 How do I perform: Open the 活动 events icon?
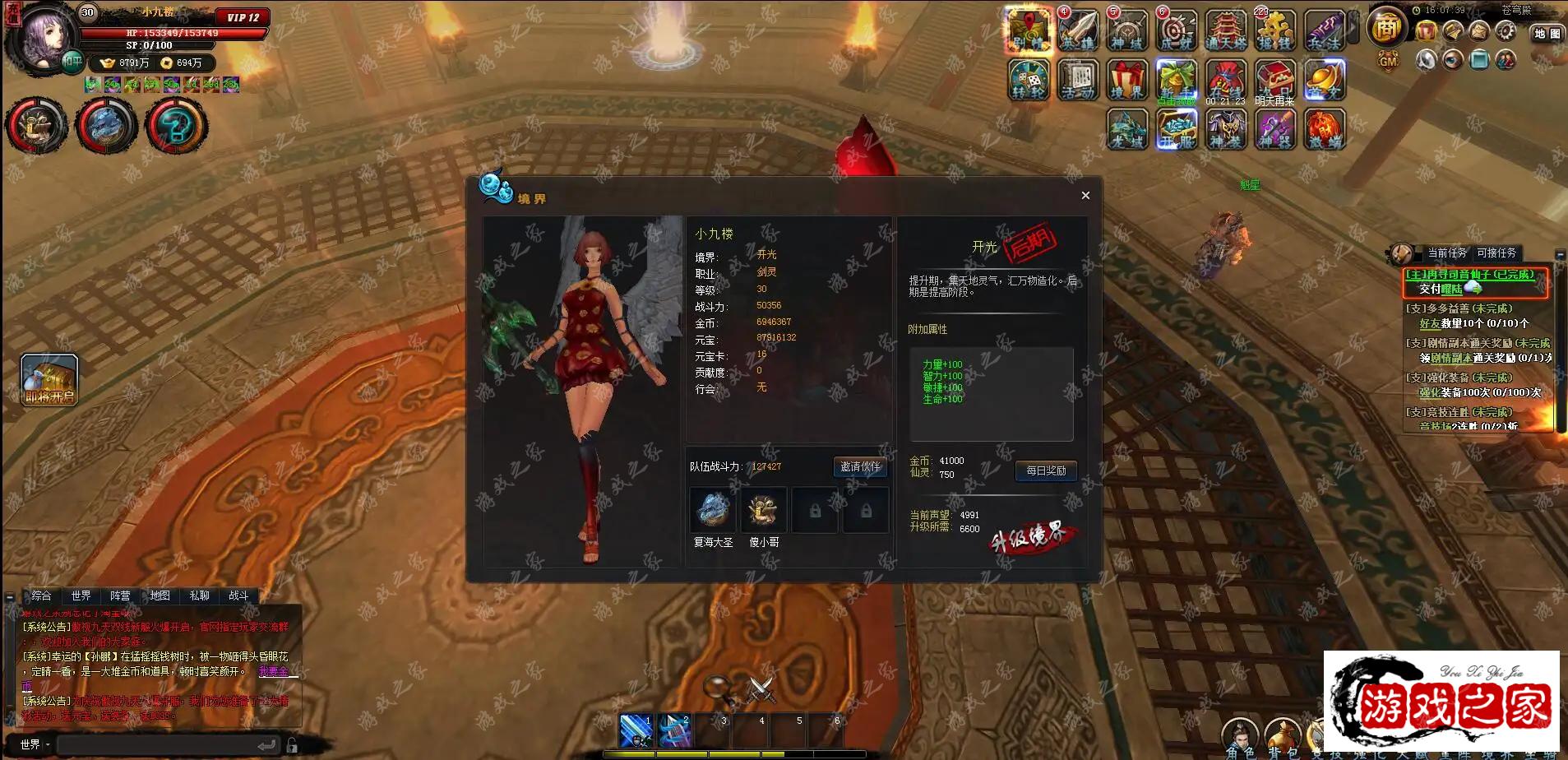click(1078, 81)
